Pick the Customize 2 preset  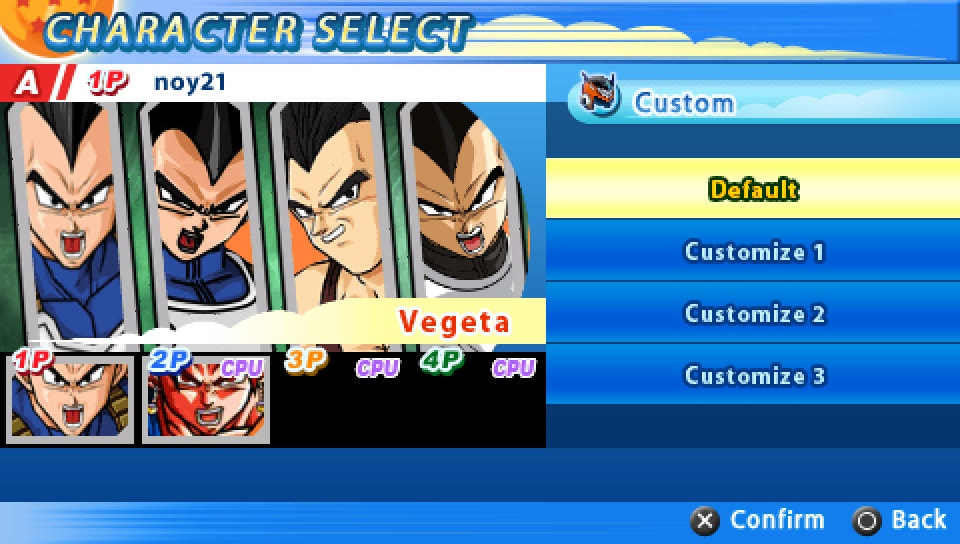pyautogui.click(x=753, y=314)
